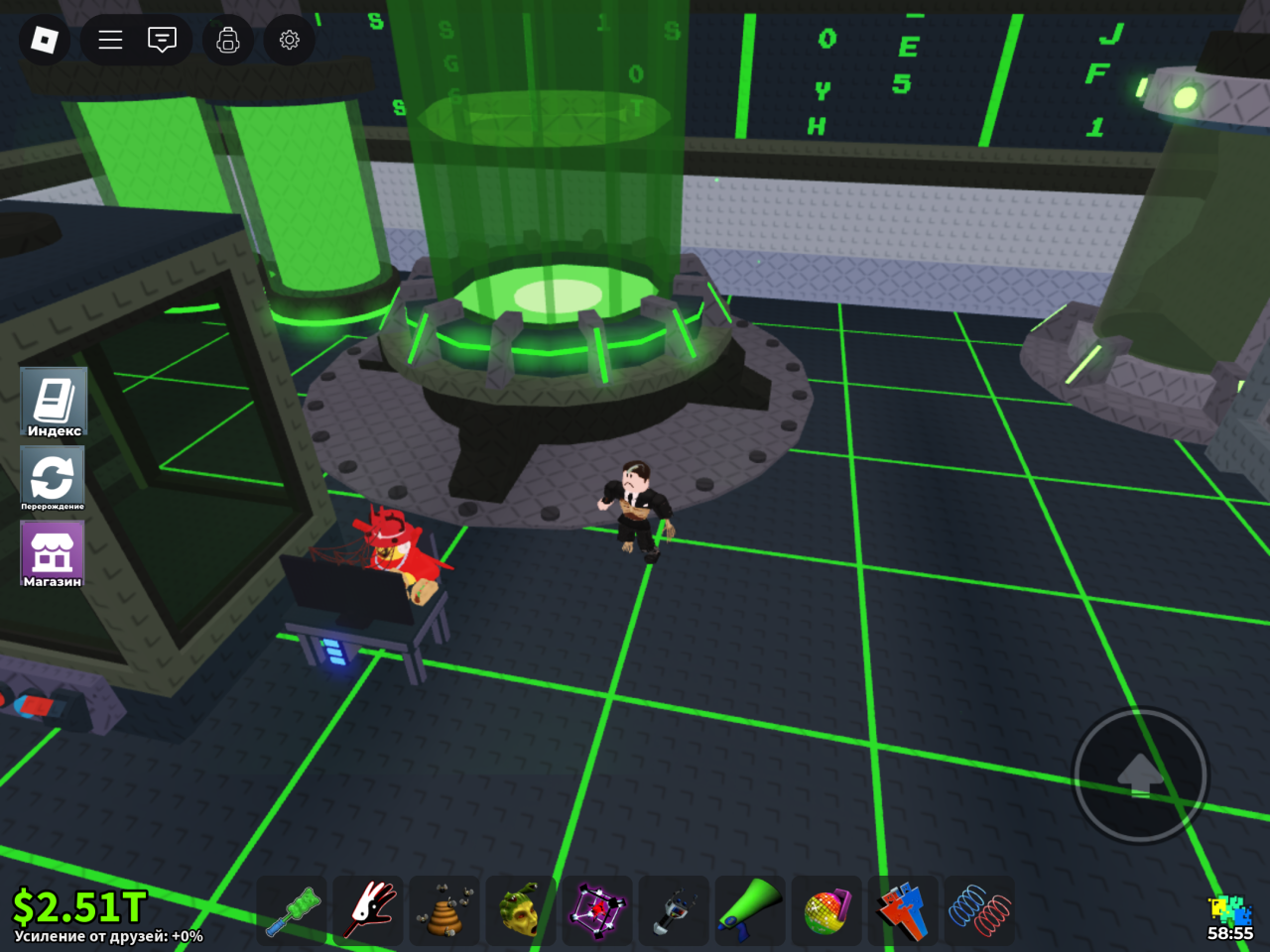Open the backpack inventory

228,40
